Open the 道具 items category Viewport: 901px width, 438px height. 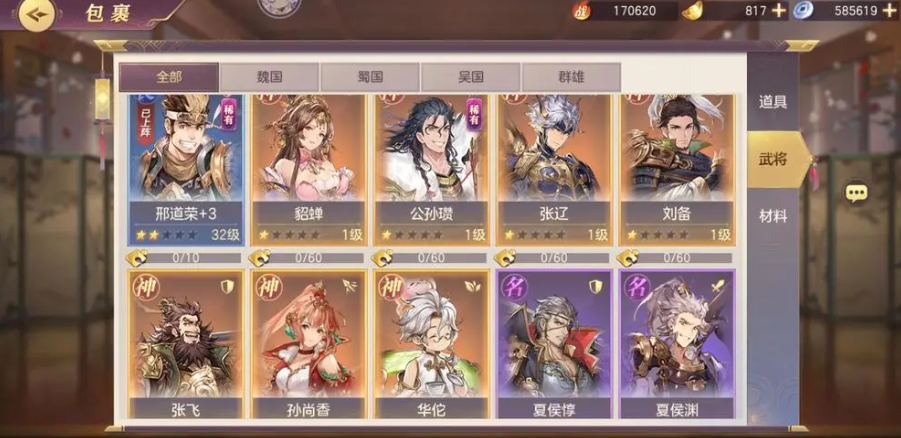point(772,101)
